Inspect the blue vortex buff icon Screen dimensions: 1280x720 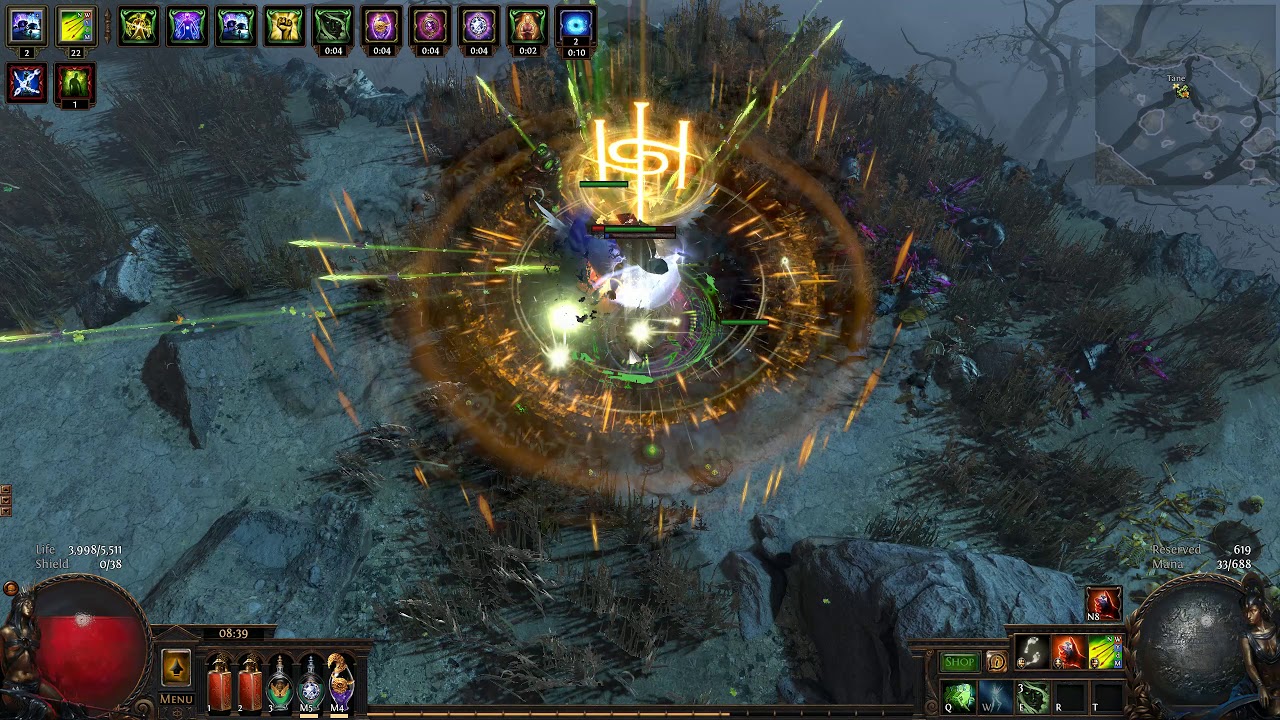click(x=576, y=24)
